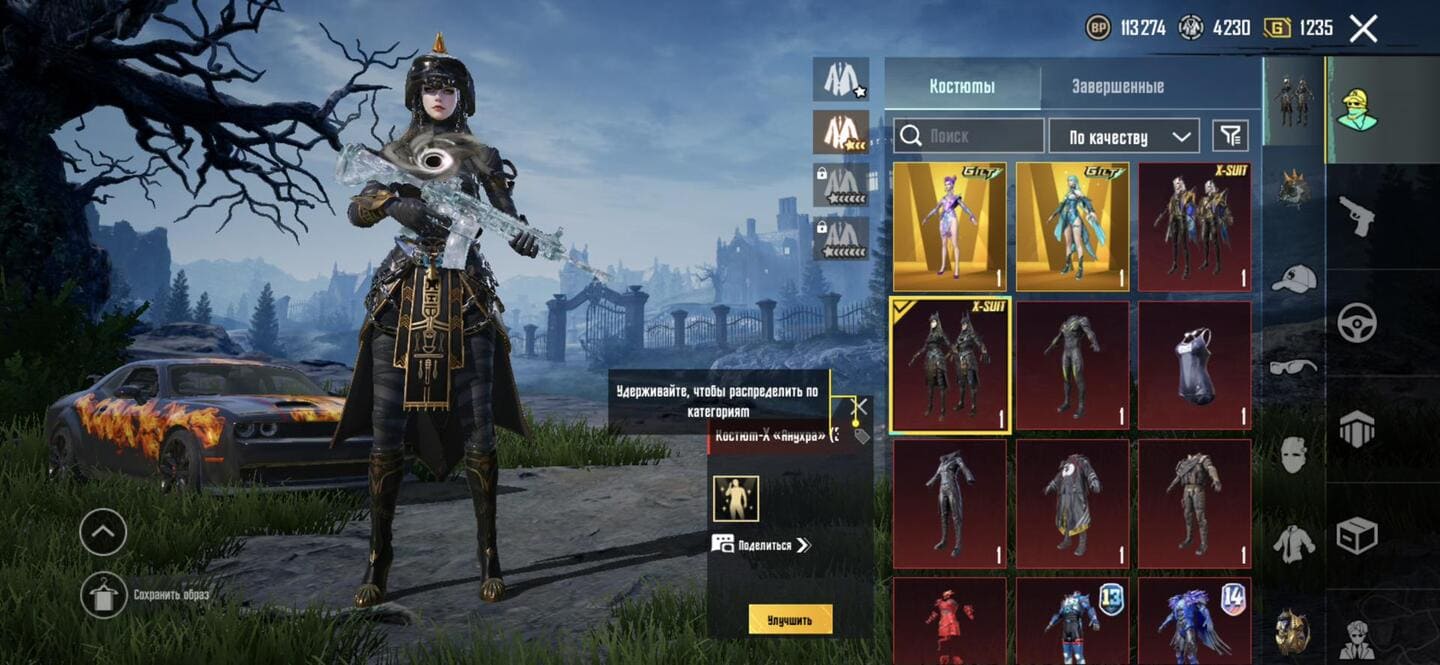Open the steering wheel vehicle category

[1356, 322]
